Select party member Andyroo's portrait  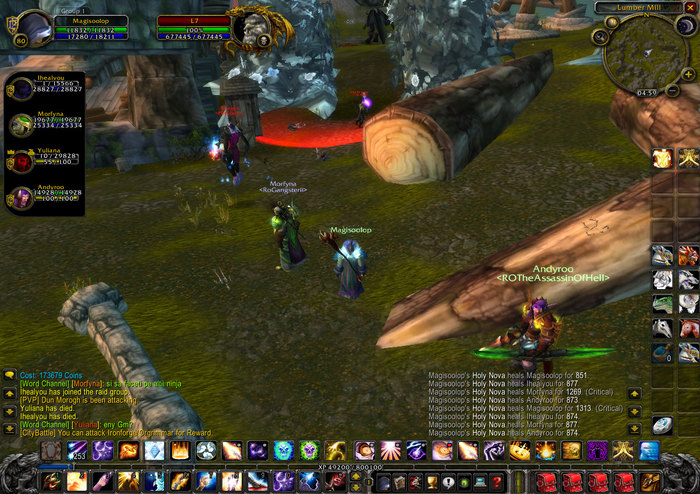(22, 195)
